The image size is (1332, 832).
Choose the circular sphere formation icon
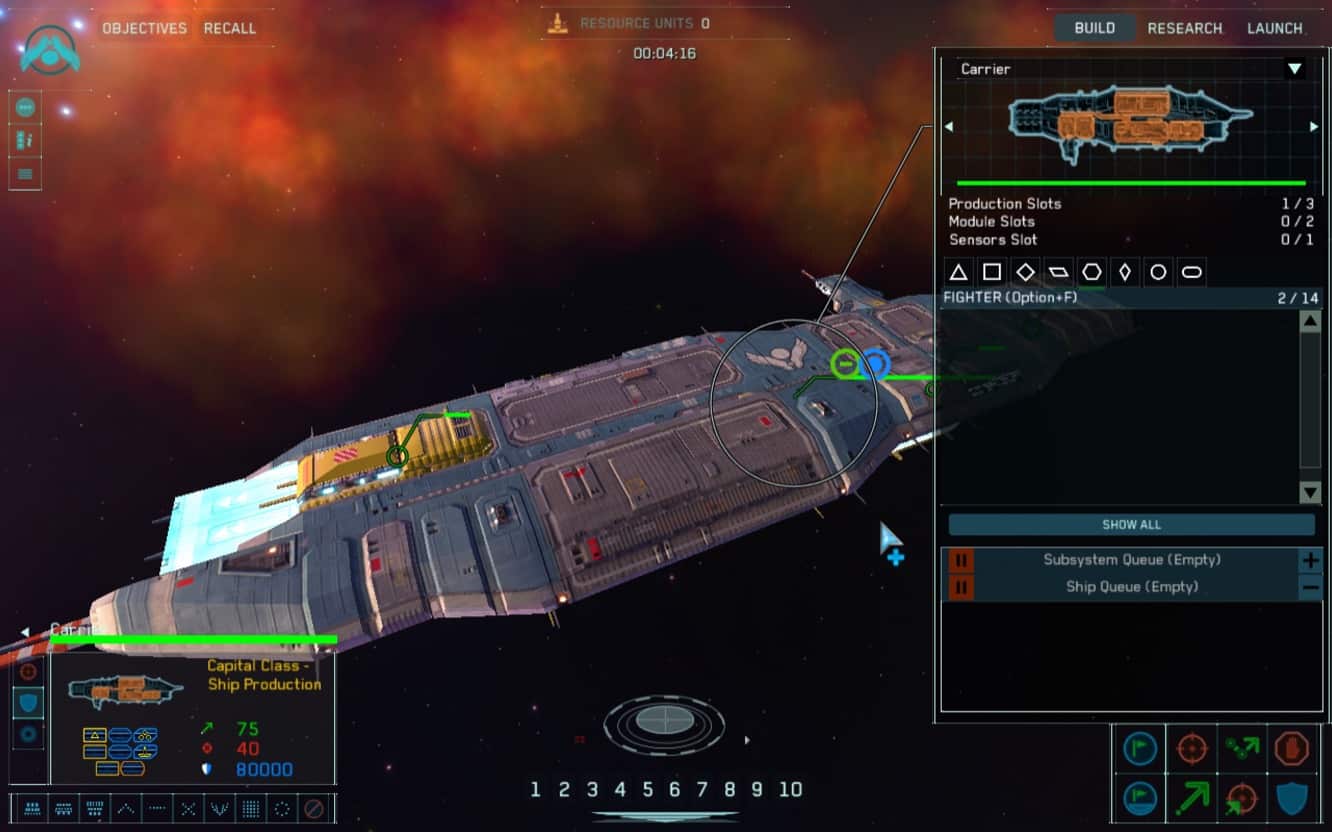click(283, 808)
